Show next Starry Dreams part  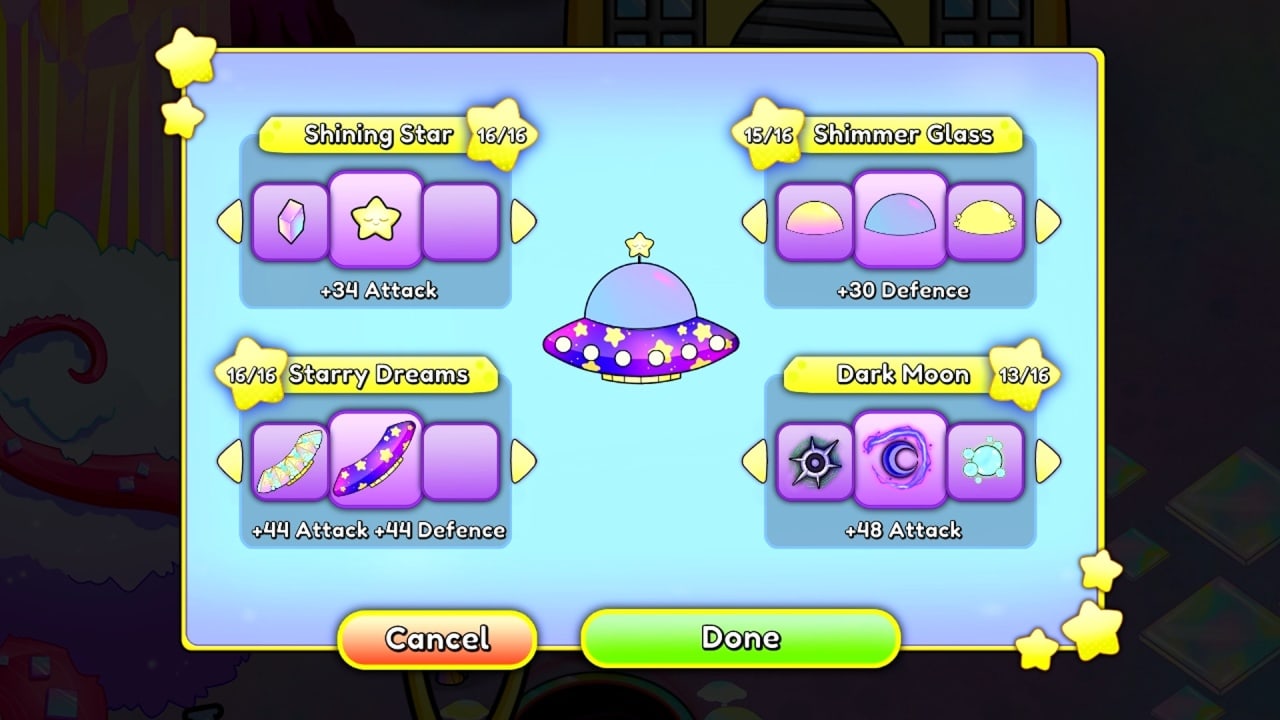pos(523,461)
